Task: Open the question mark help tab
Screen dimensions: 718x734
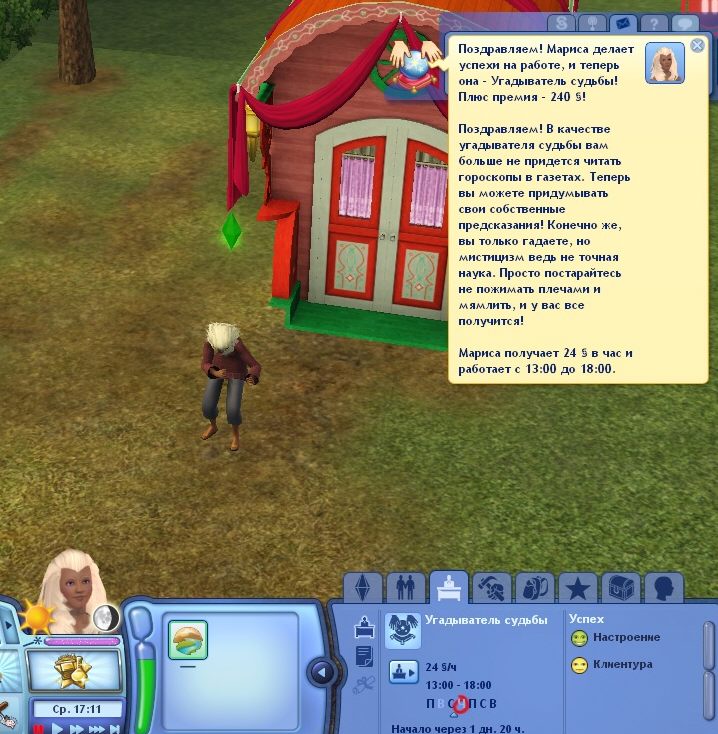Action: (x=653, y=23)
